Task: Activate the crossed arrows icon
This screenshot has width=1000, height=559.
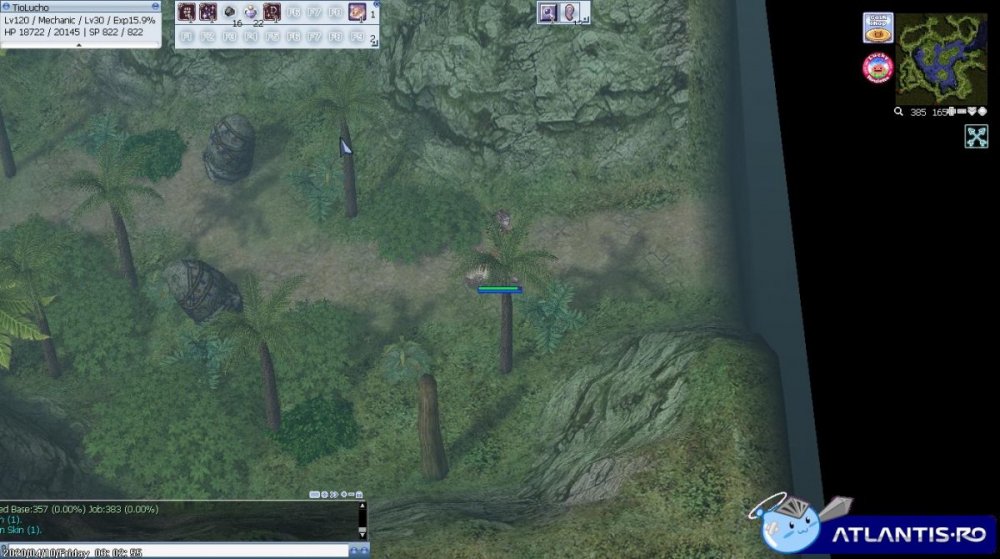Action: (976, 137)
